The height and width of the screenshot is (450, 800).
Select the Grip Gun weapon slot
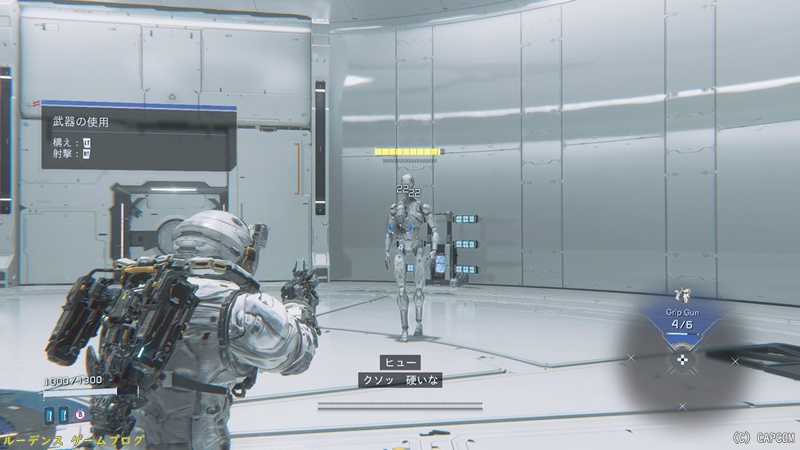[x=683, y=319]
